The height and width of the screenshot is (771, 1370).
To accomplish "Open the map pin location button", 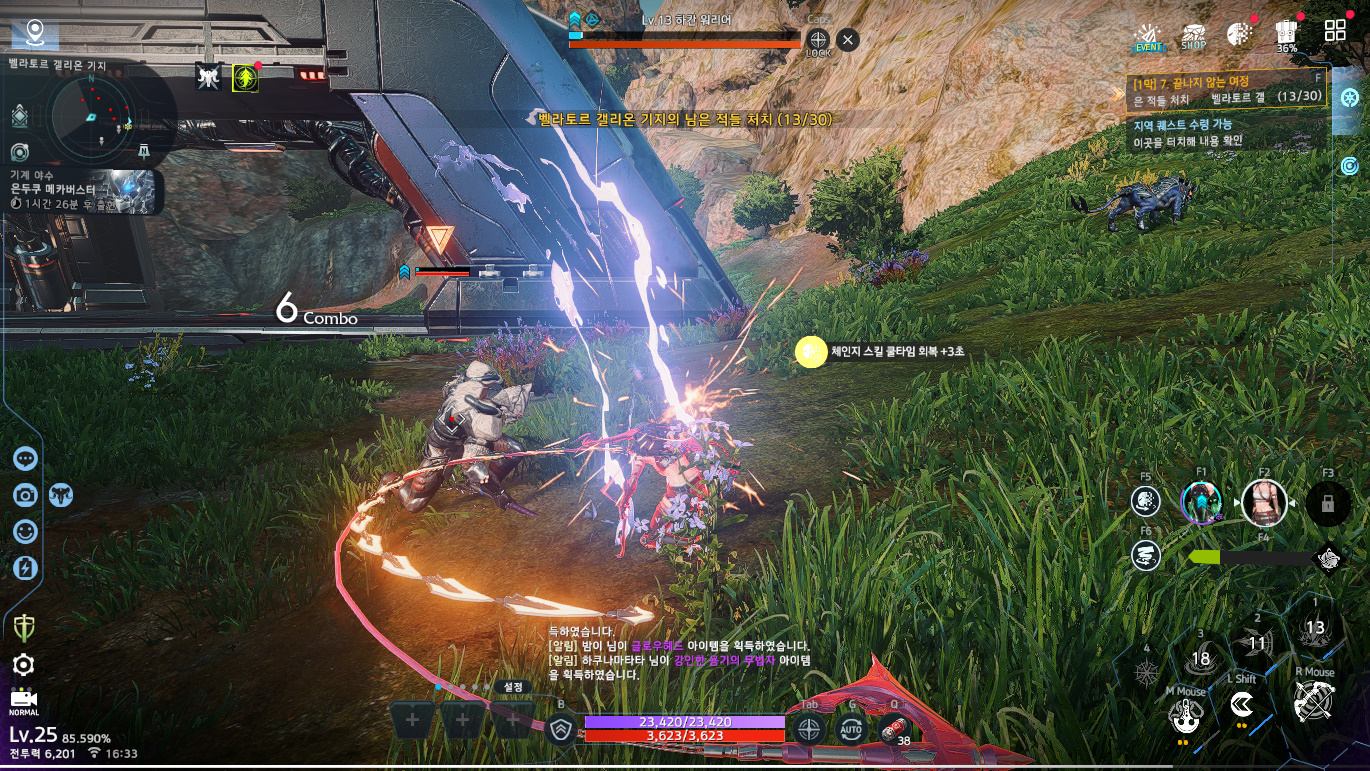I will (x=36, y=33).
